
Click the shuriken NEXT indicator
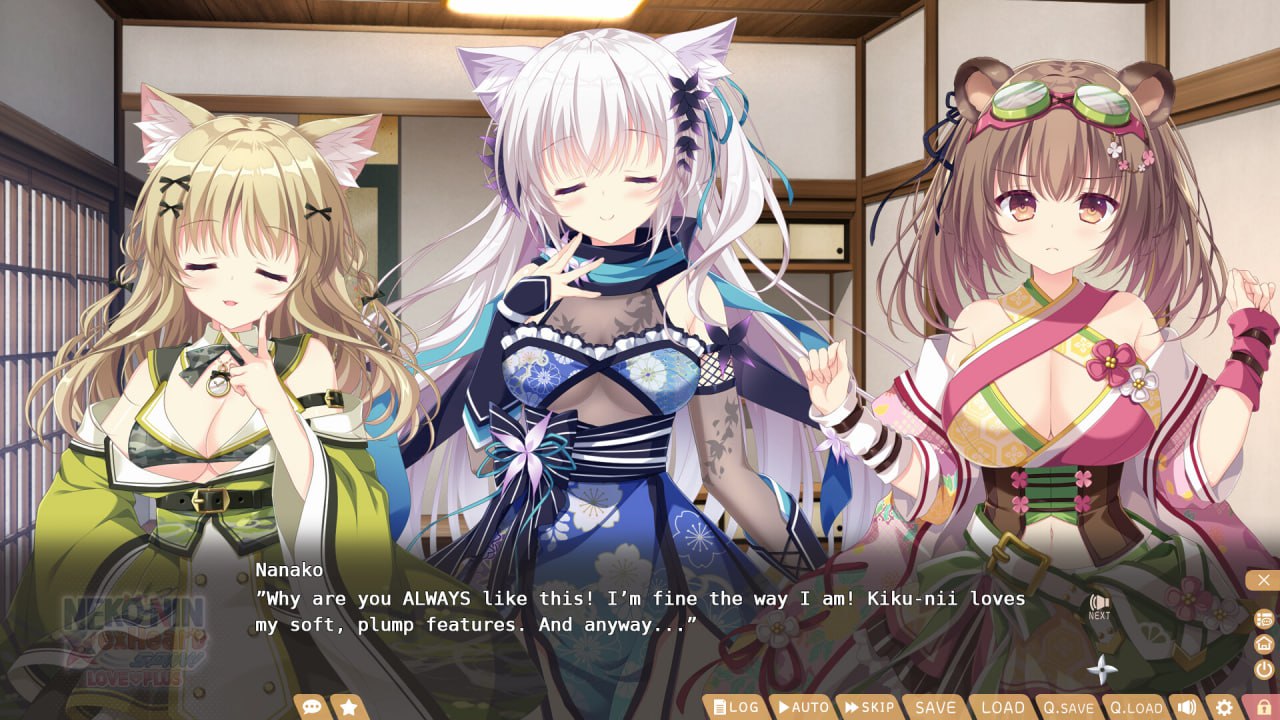pos(1103,669)
